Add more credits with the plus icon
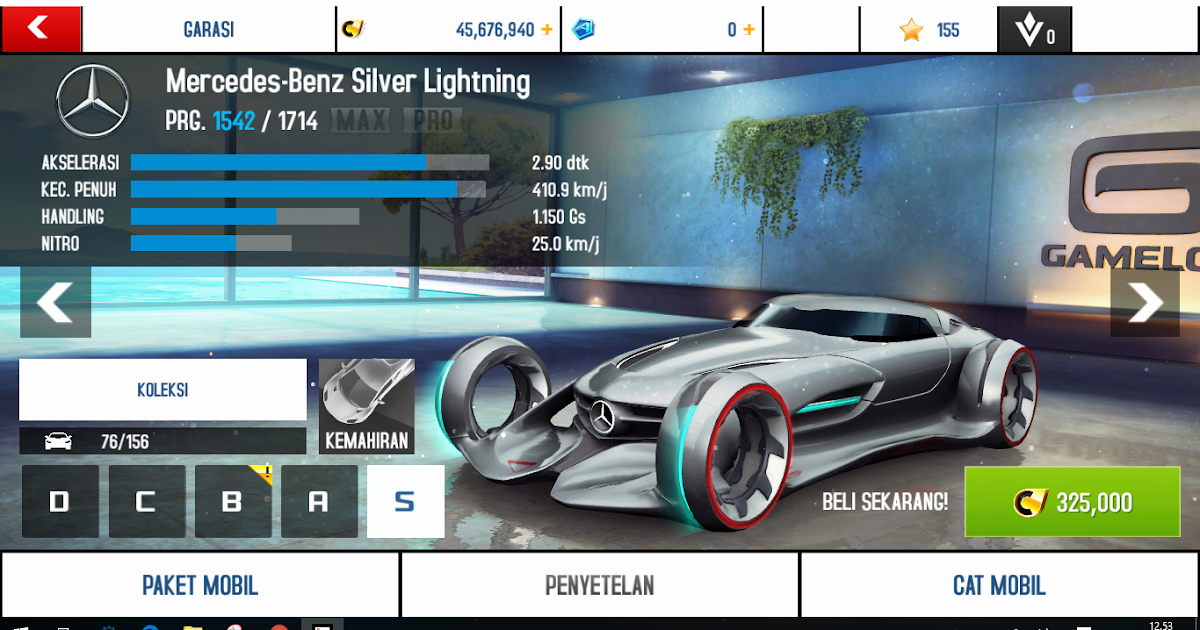 547,30
